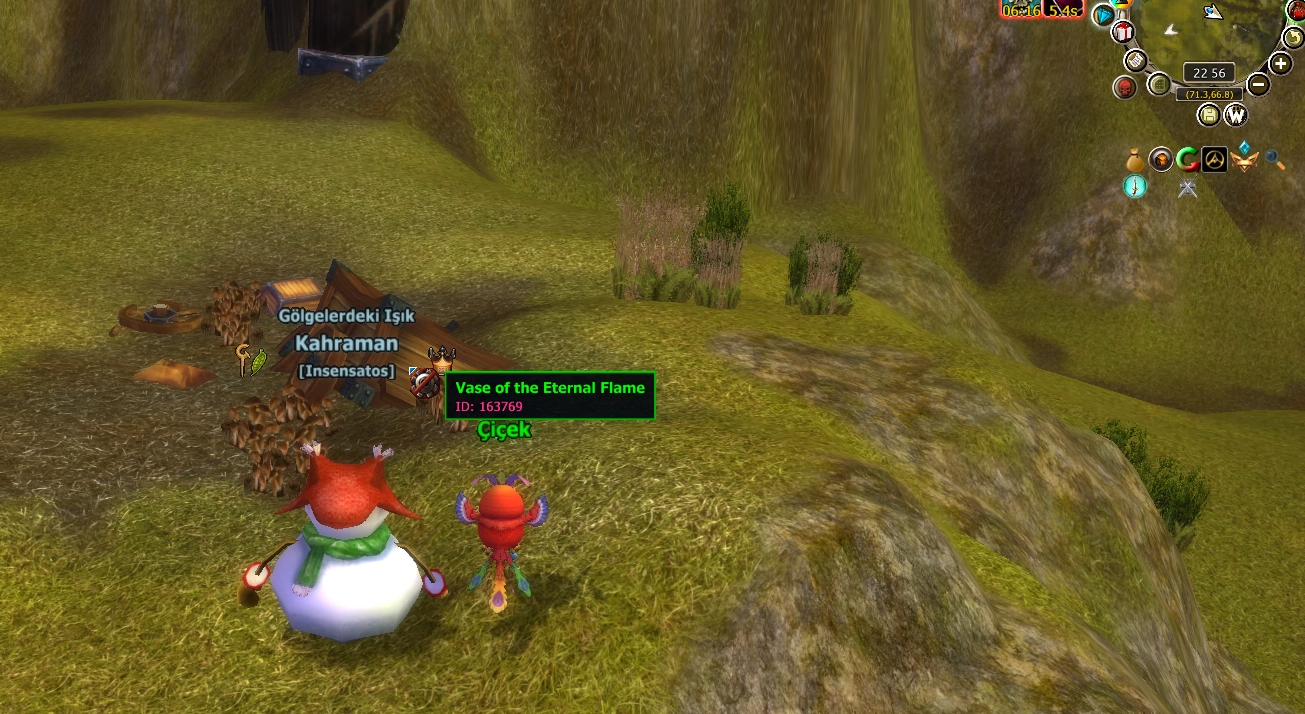This screenshot has width=1305, height=714.
Task: Click the teal circle sword icon
Action: [1135, 187]
